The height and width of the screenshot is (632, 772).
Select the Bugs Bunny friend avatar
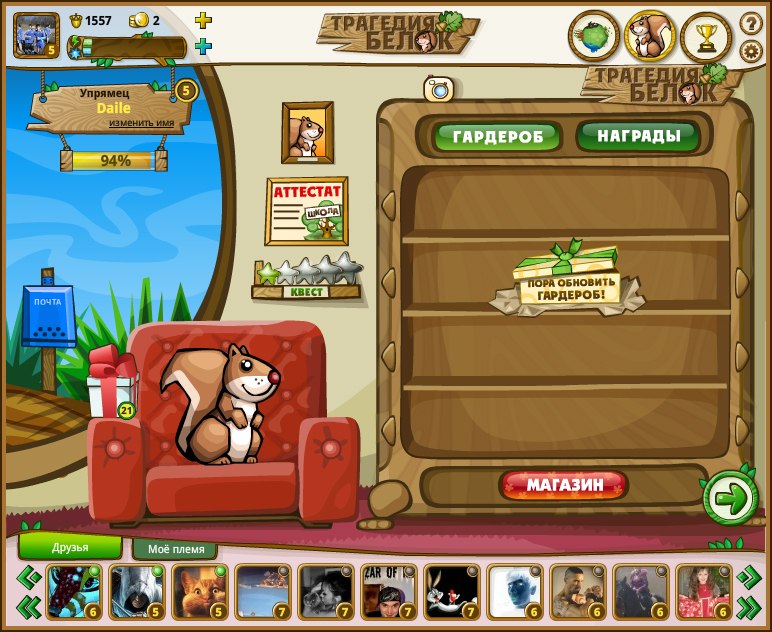coord(449,591)
